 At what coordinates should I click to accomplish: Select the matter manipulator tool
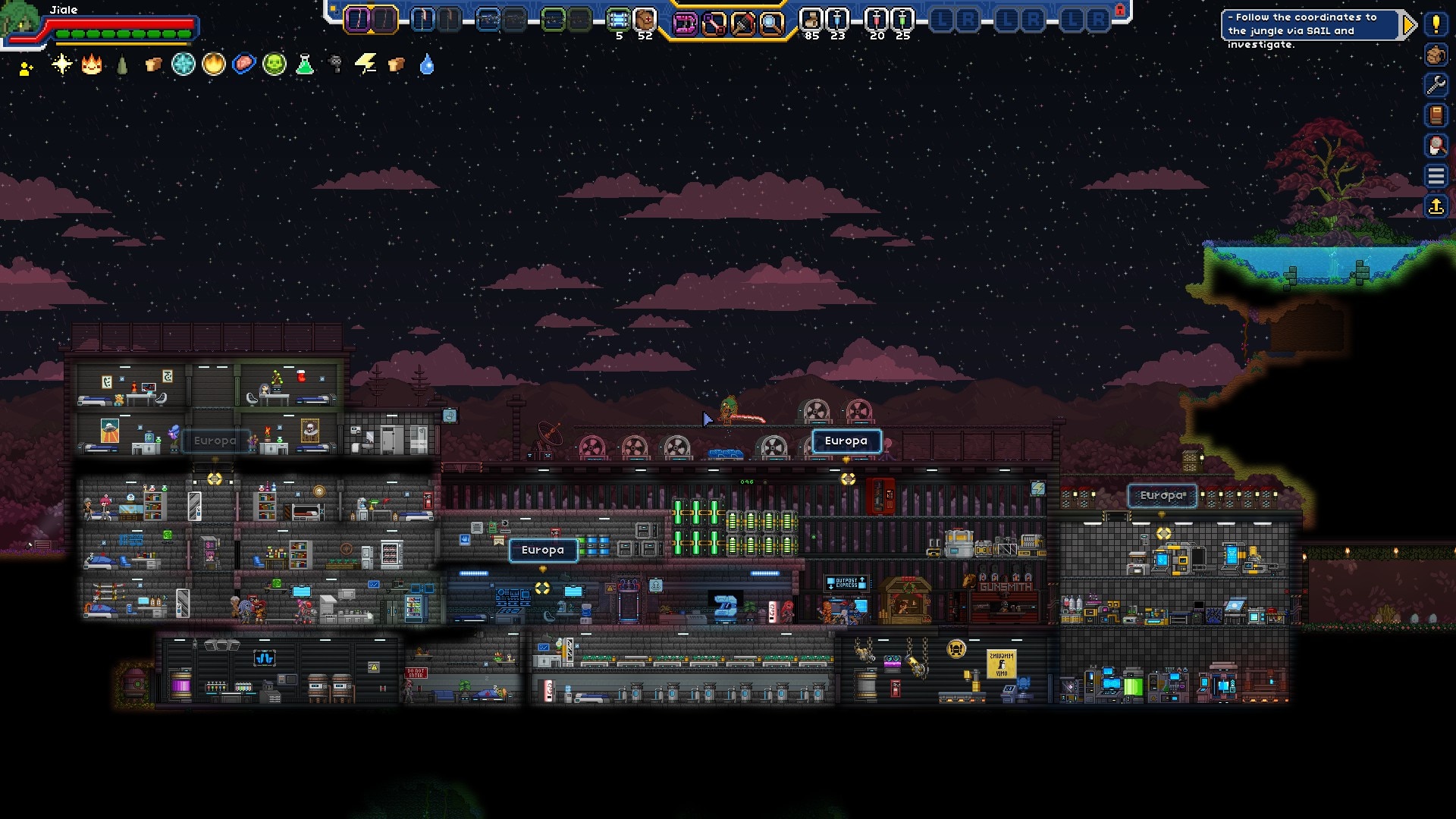pos(684,24)
